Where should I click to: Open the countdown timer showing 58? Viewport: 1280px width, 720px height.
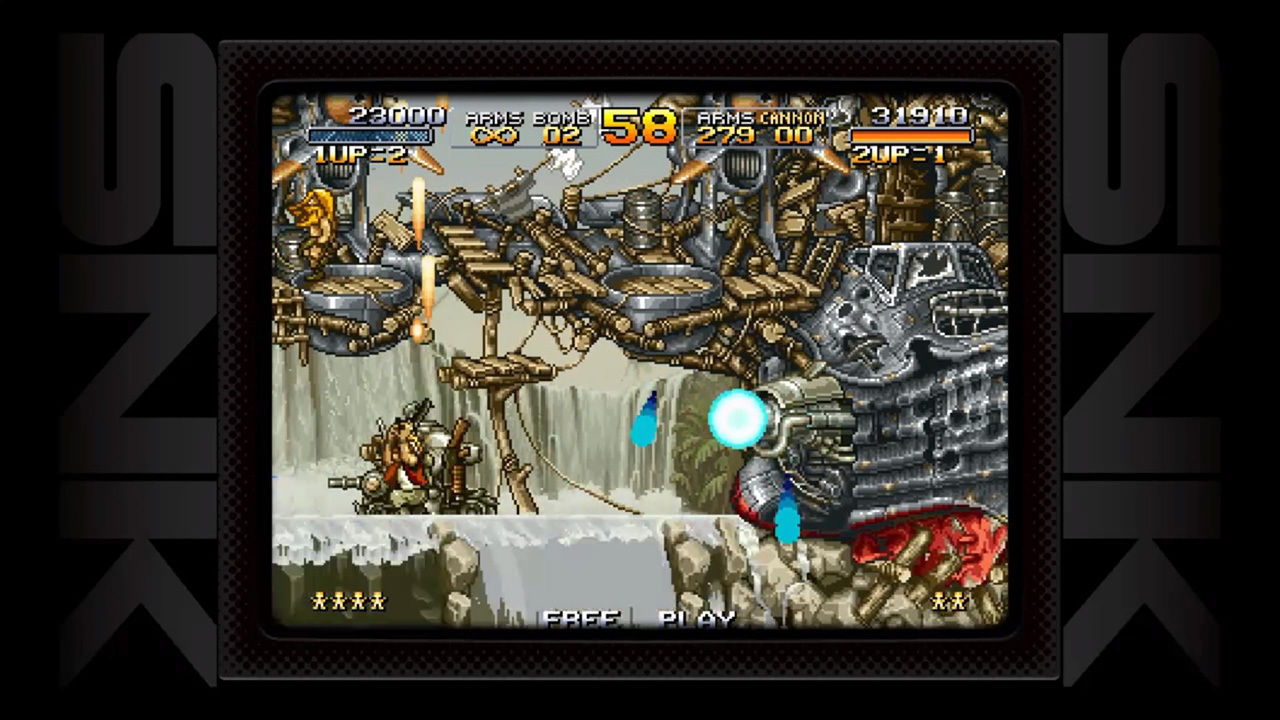pyautogui.click(x=640, y=128)
